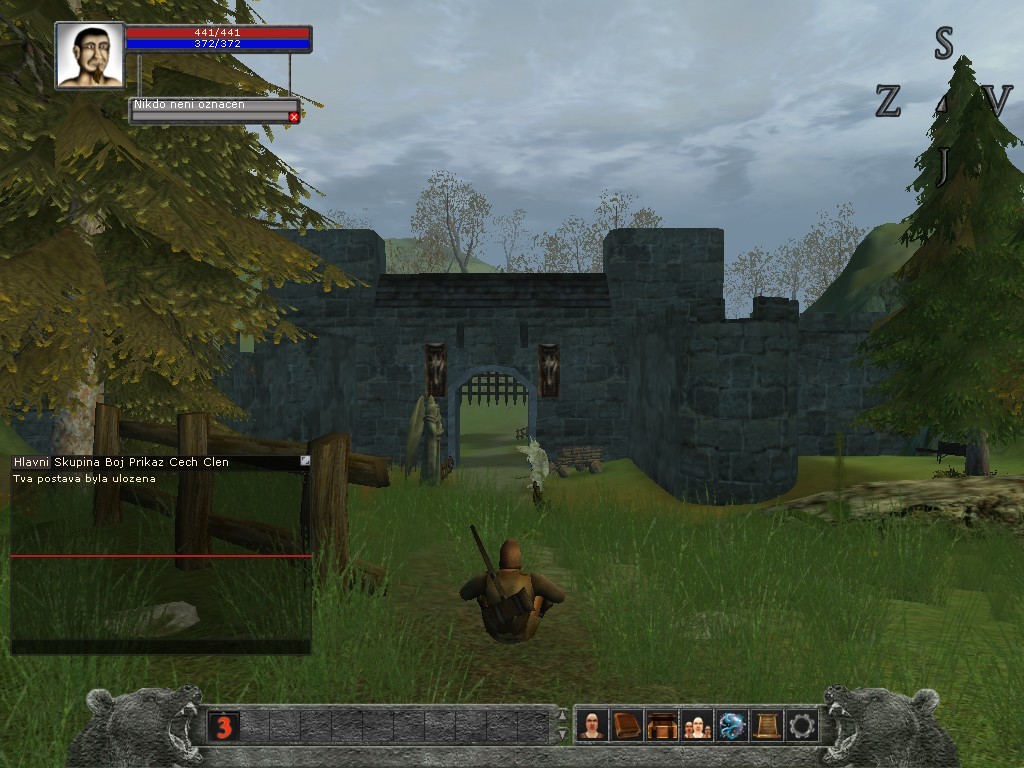Switch to the Cech chat tab
The width and height of the screenshot is (1024, 768).
click(185, 462)
